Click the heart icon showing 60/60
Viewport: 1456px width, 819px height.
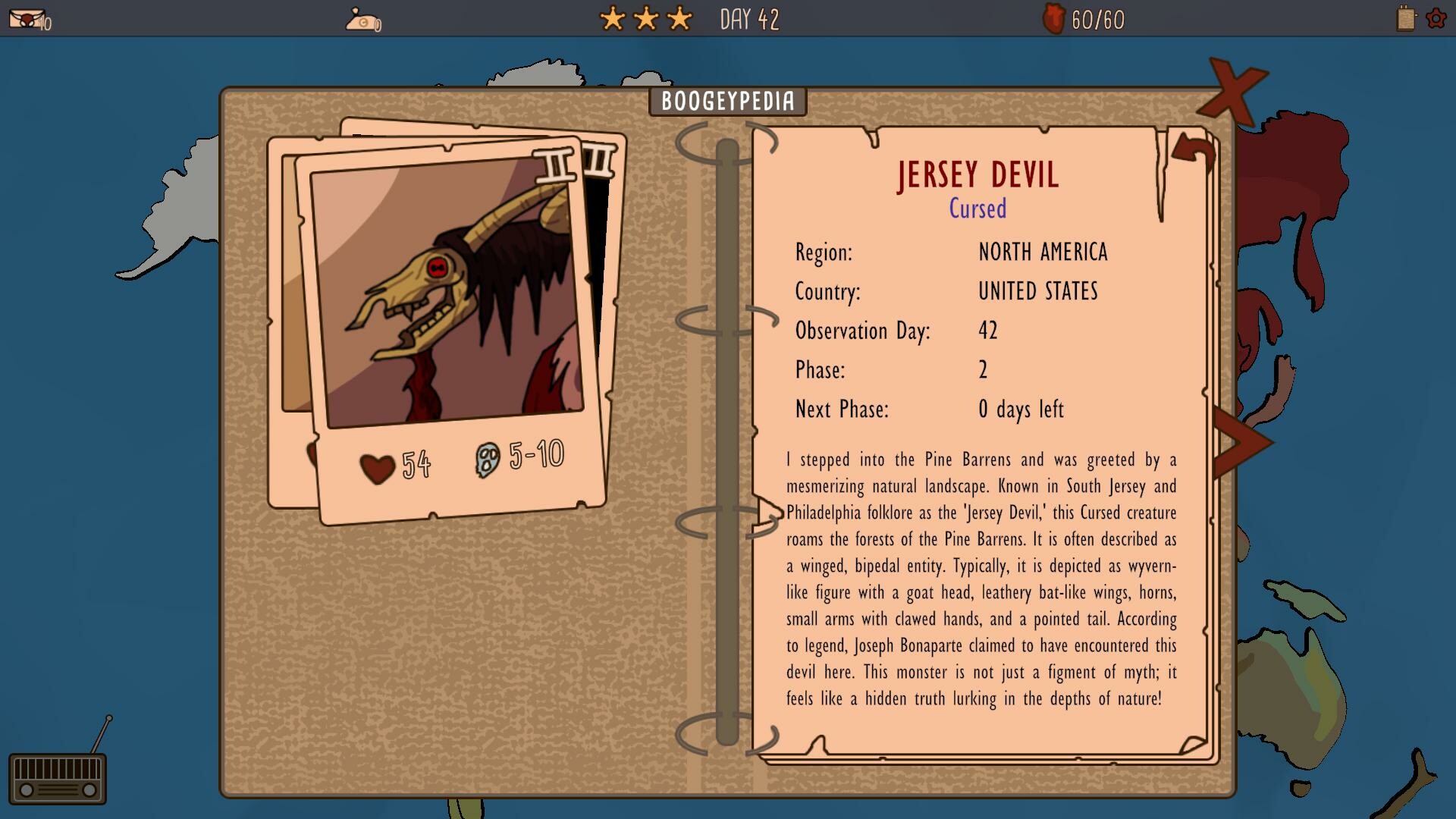[1054, 19]
